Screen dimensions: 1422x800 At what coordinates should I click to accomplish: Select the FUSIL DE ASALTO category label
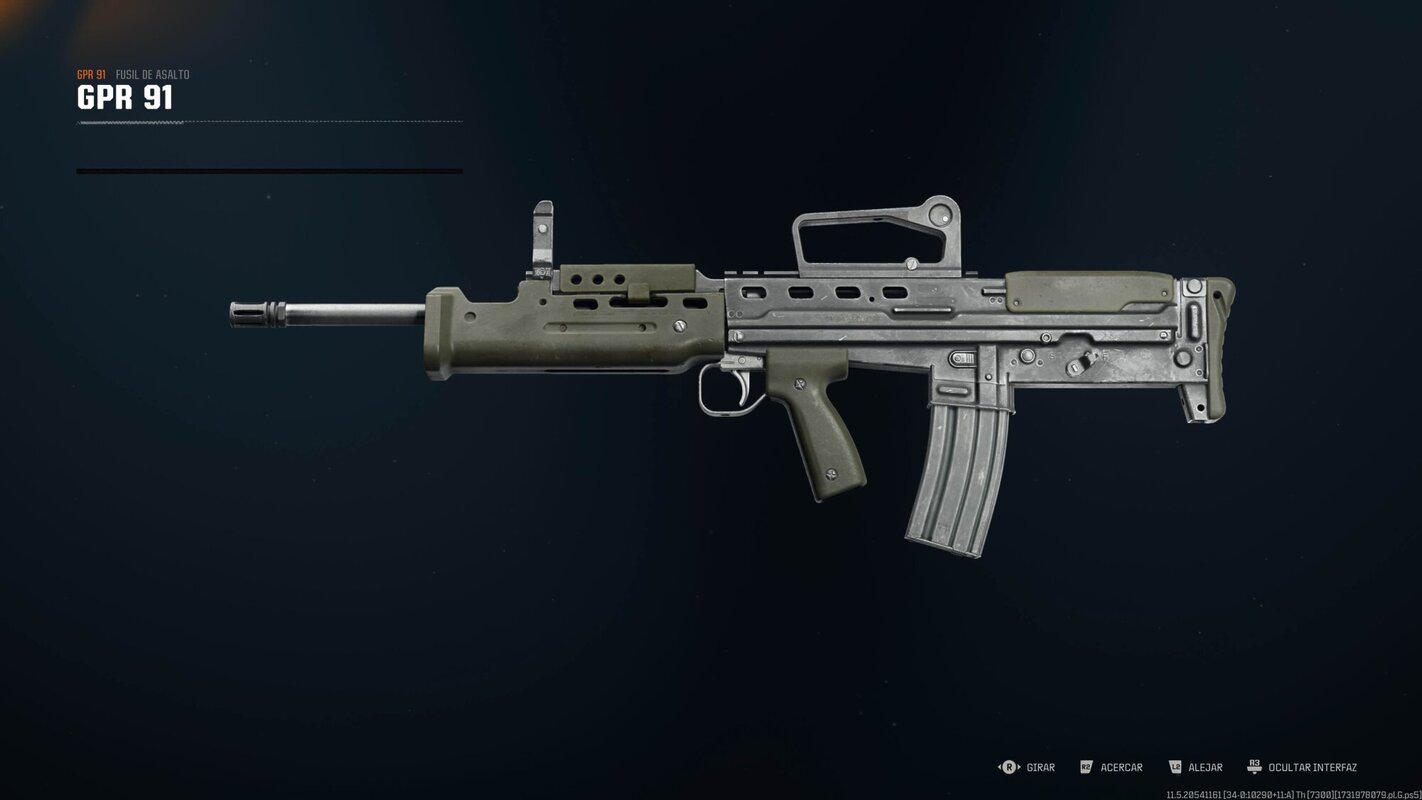(x=152, y=73)
